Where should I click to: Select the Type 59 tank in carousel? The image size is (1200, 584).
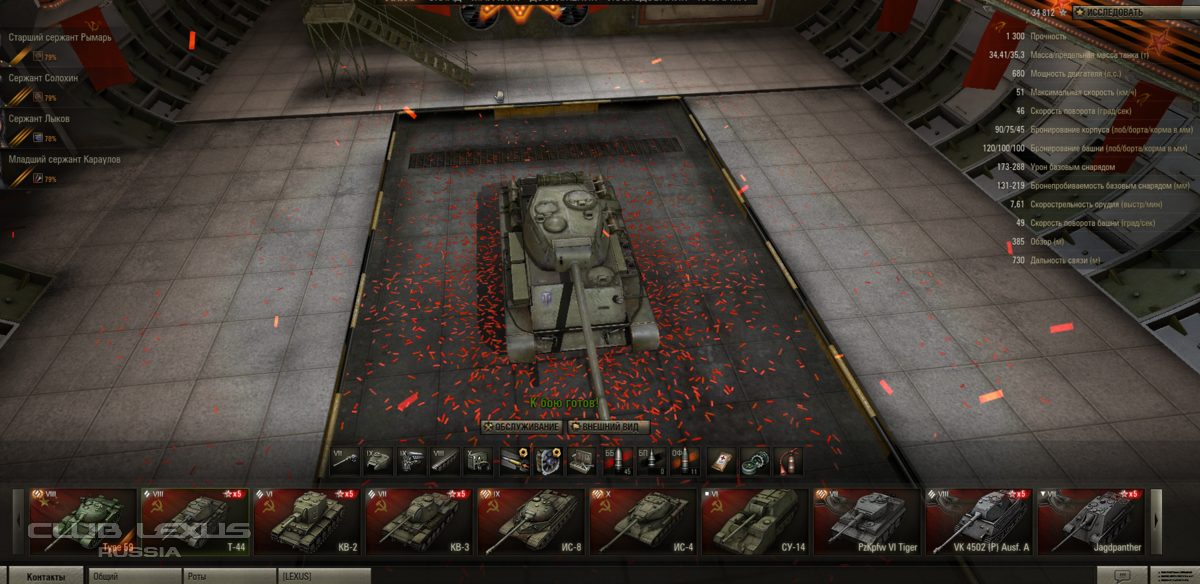(x=73, y=521)
